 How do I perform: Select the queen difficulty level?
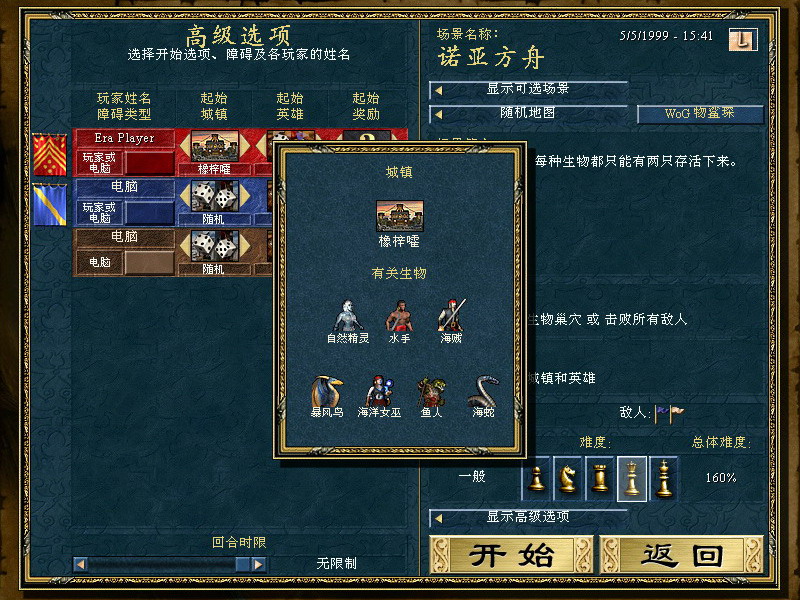632,477
